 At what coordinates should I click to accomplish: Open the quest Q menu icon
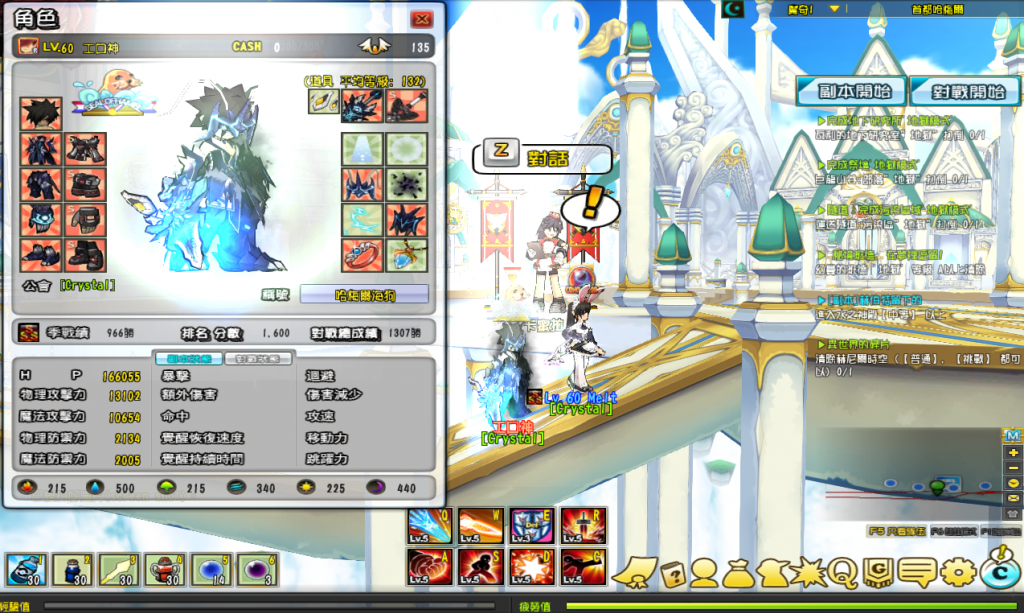(x=842, y=572)
